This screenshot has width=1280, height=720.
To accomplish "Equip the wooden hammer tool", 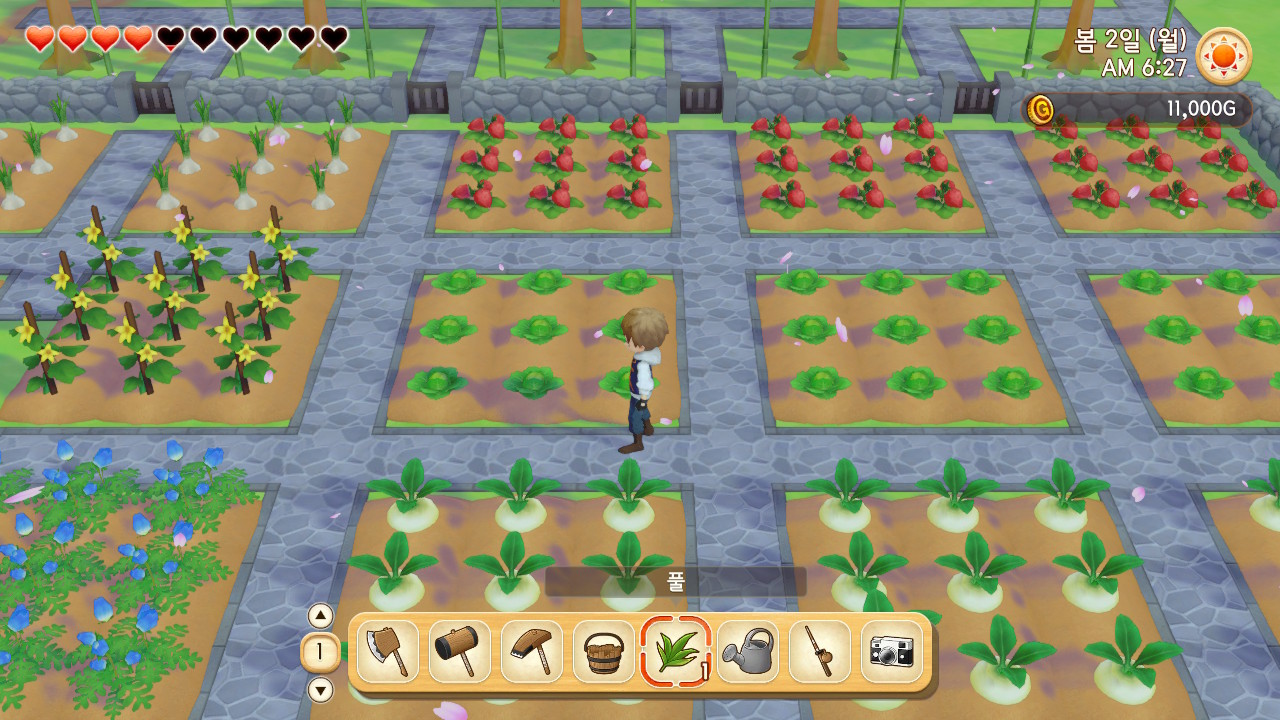I will 460,652.
